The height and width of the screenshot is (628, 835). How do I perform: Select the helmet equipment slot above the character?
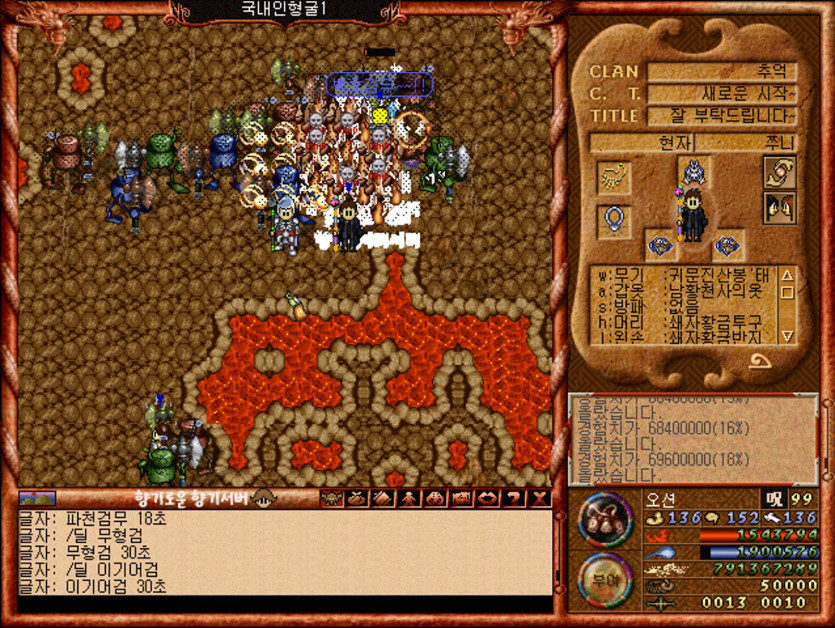pos(692,170)
